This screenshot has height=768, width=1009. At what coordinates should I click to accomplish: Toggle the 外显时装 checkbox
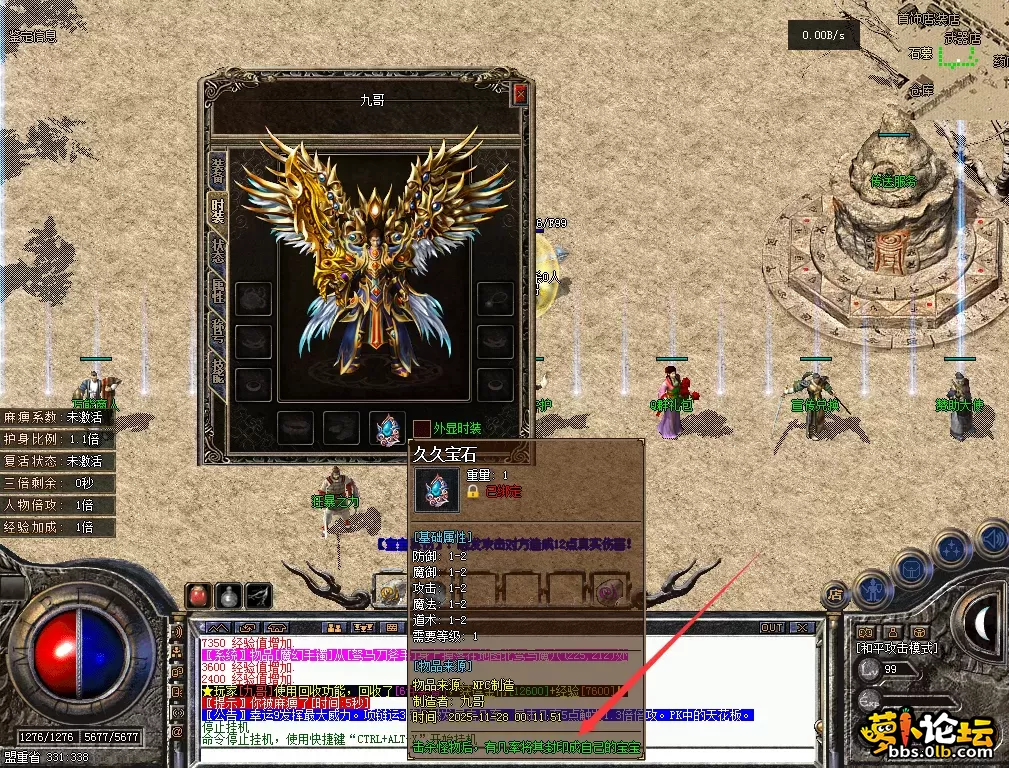422,428
